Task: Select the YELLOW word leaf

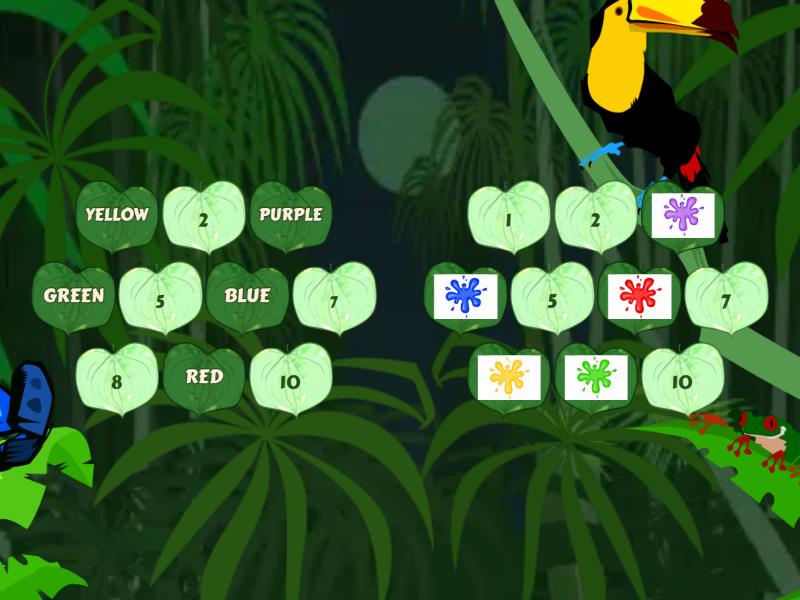Action: click(x=117, y=215)
